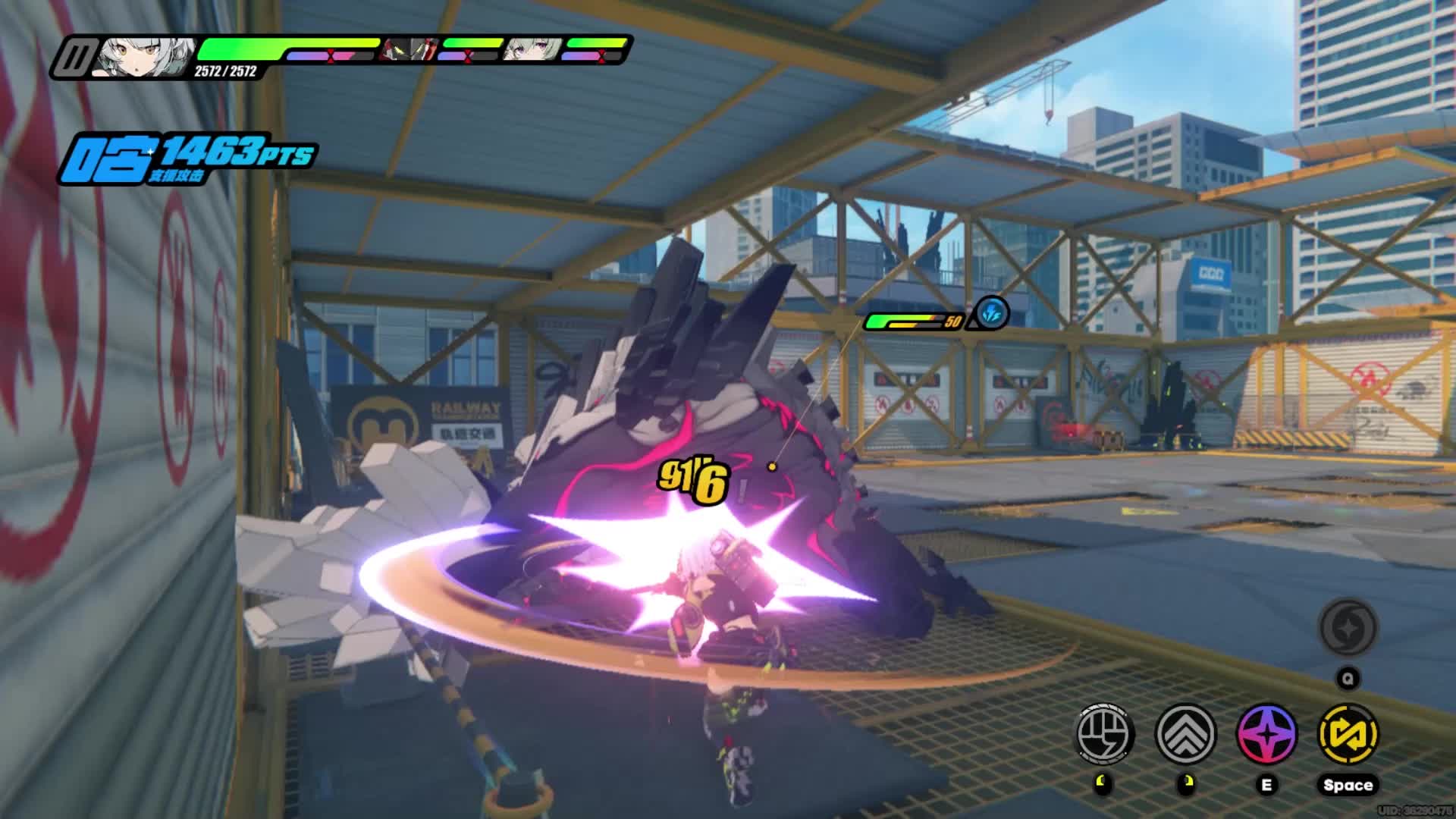The image size is (1456, 819).
Task: Pause the game with the pause button
Action: point(77,58)
